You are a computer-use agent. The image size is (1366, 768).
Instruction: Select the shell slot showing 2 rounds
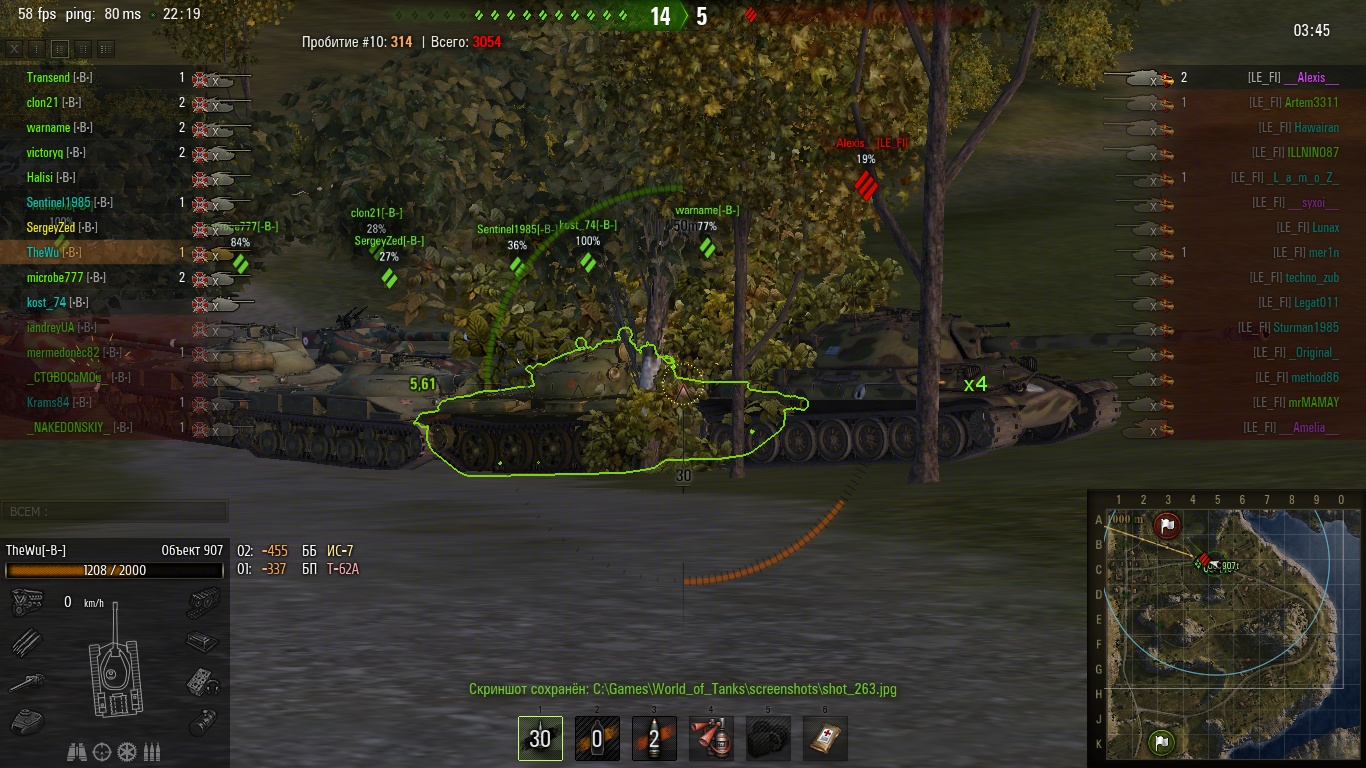click(654, 738)
